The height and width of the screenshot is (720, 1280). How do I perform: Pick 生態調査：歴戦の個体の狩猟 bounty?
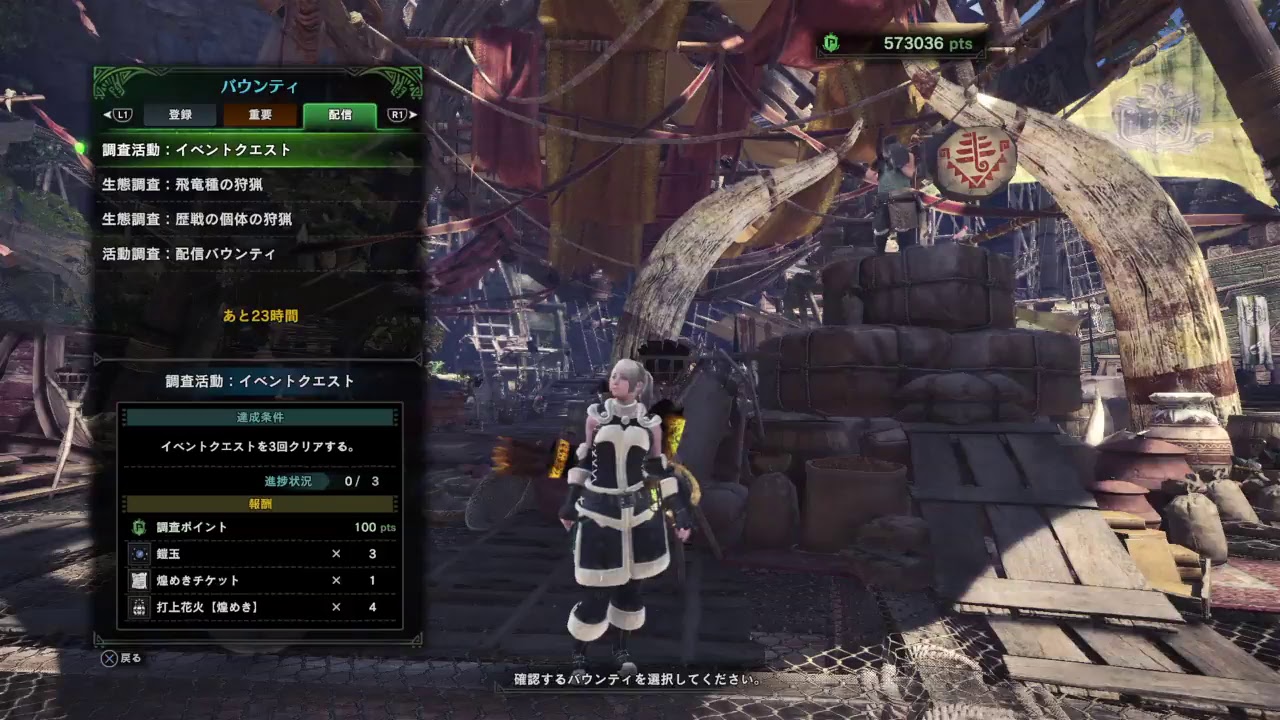tap(258, 219)
